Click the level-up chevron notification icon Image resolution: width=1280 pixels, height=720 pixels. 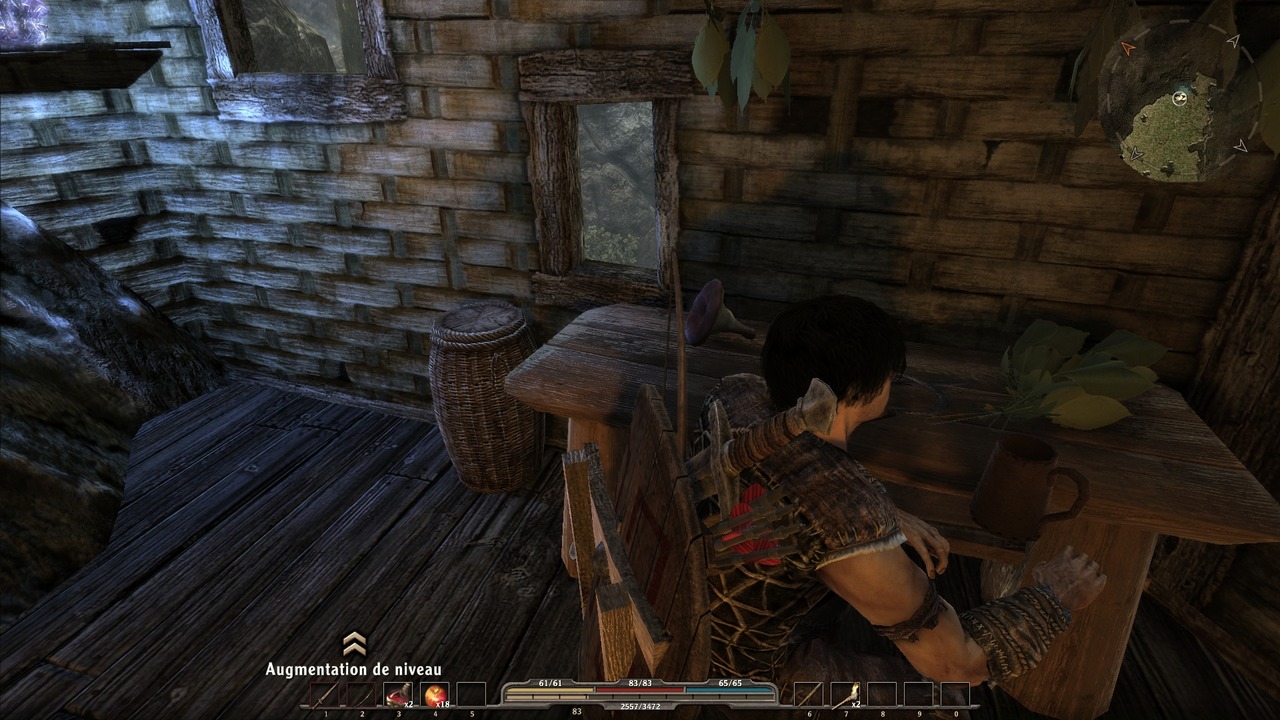pyautogui.click(x=354, y=643)
